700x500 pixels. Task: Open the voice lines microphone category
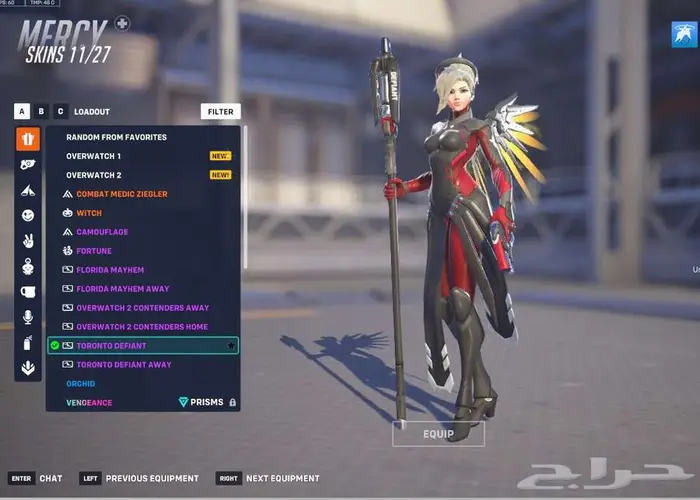tap(28, 317)
